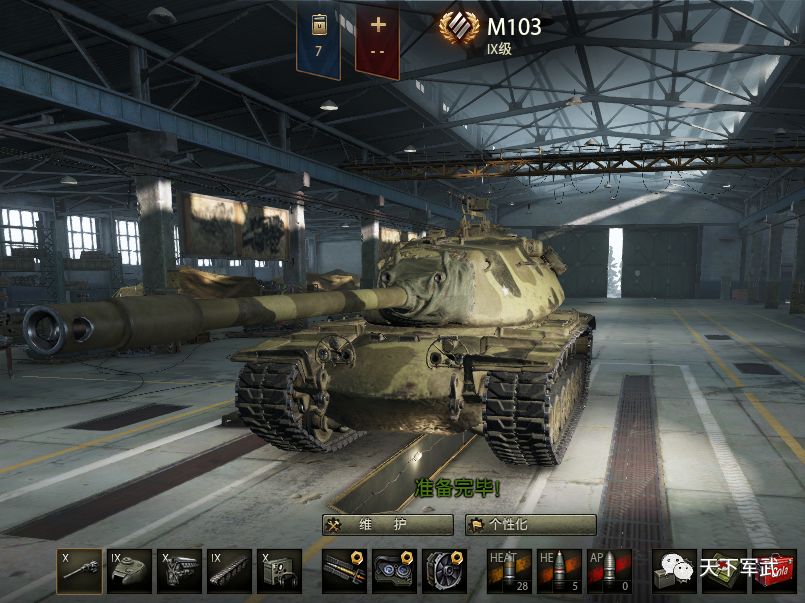805x603 pixels.
Task: Open the blue banner showing 7
Action: 318,38
